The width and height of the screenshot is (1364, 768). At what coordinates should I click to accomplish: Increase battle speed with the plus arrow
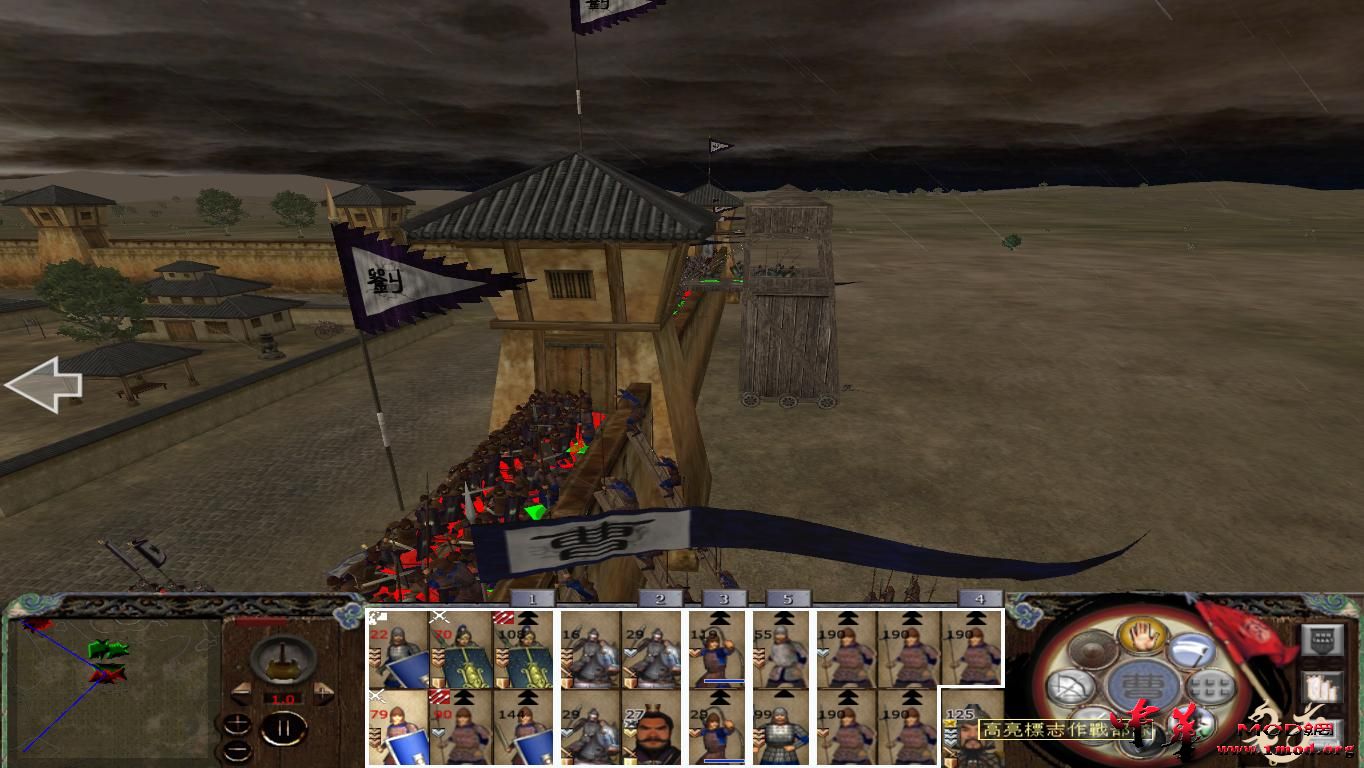pyautogui.click(x=323, y=692)
